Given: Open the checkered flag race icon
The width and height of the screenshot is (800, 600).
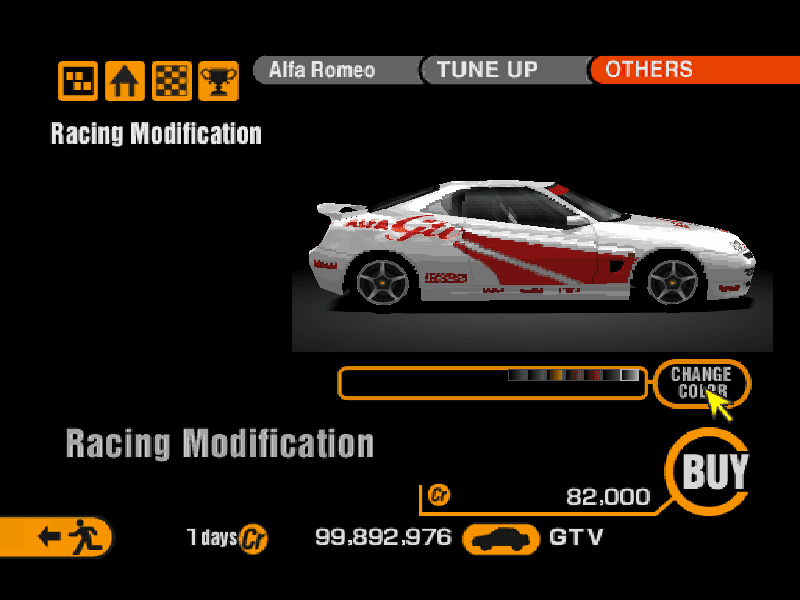Looking at the screenshot, I should (171, 81).
